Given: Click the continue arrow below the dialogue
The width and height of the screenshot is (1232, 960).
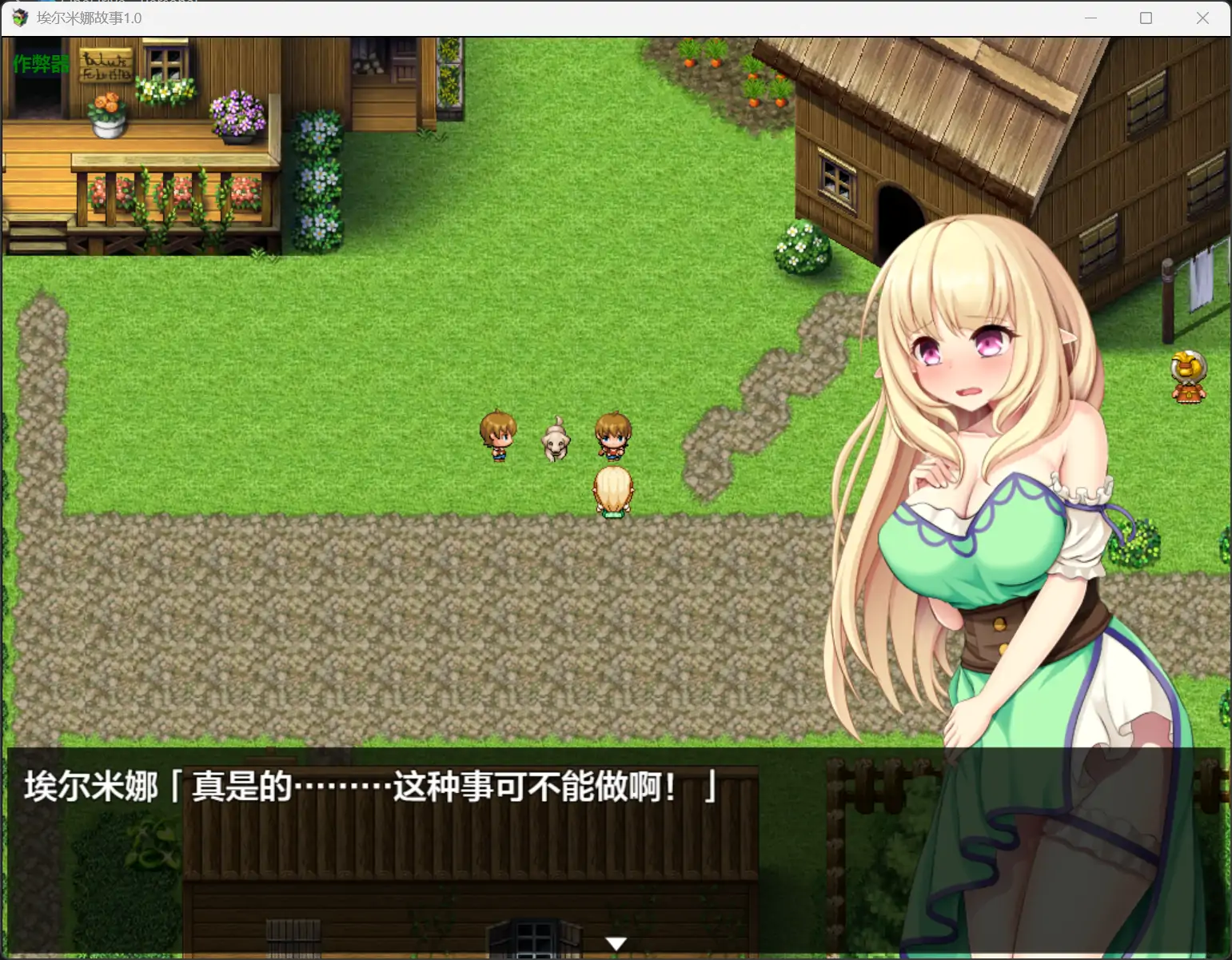Looking at the screenshot, I should 616,943.
